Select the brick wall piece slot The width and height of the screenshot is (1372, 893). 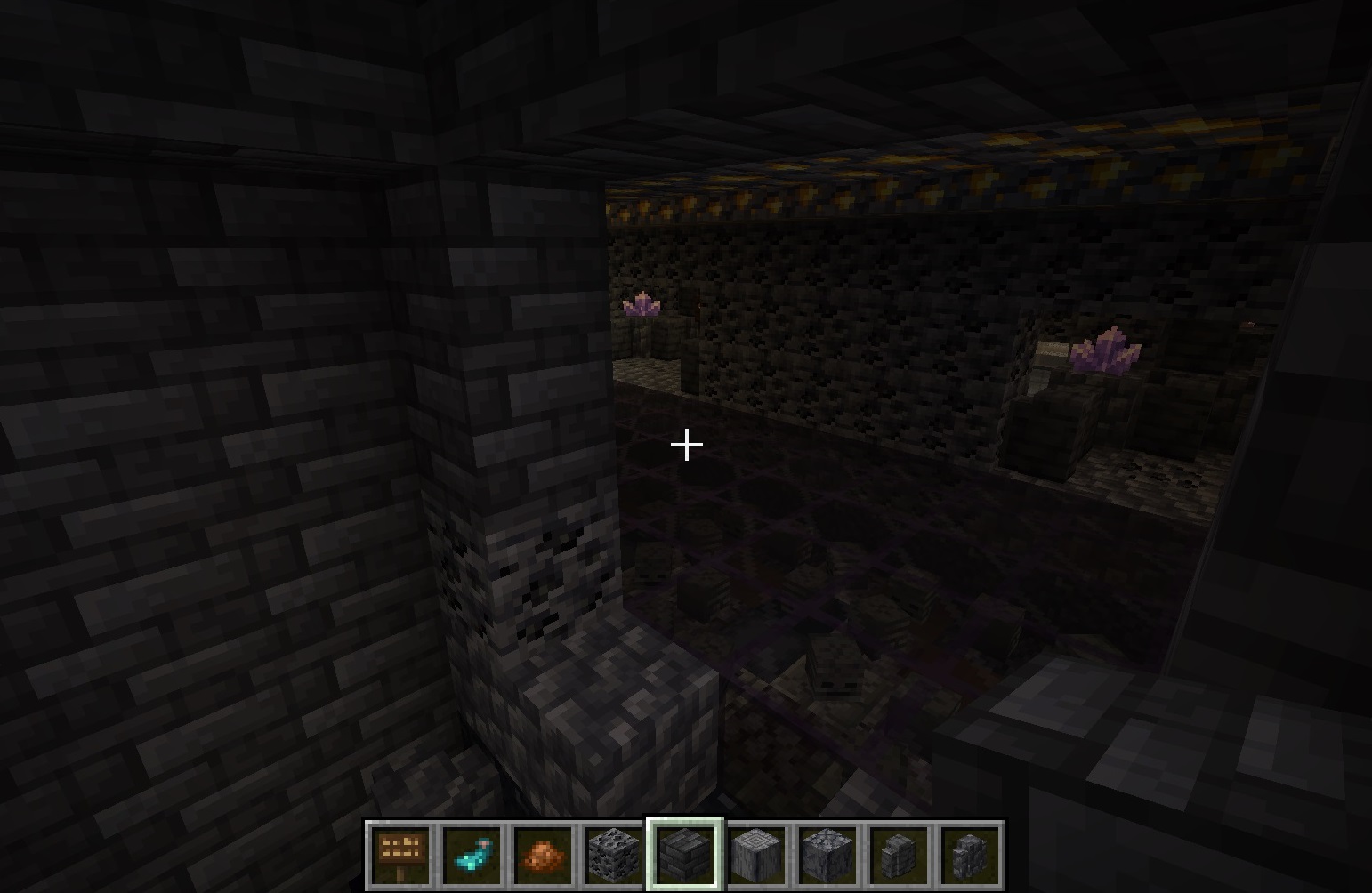(899, 855)
